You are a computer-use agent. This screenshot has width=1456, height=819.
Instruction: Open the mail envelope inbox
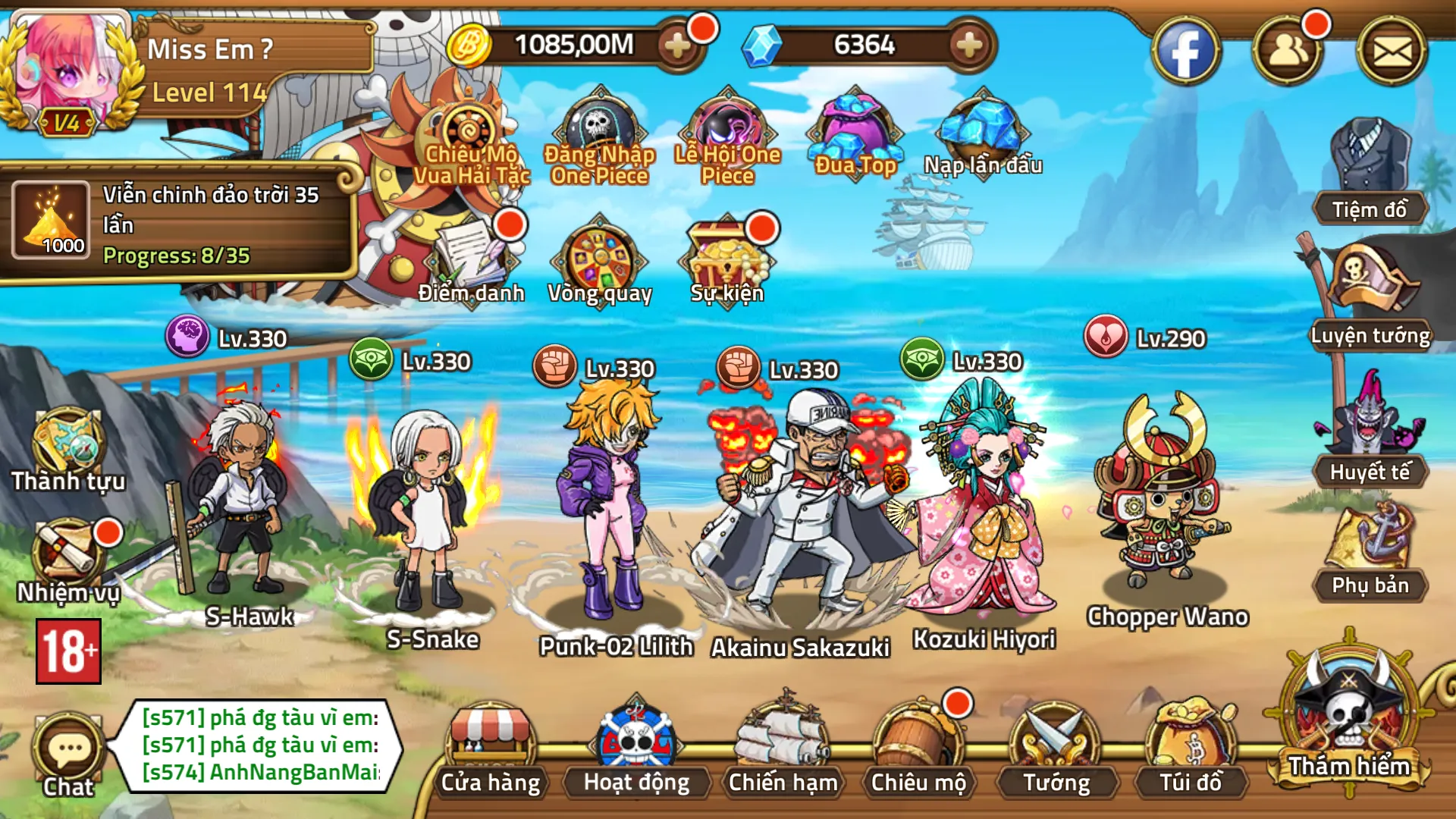(1392, 52)
